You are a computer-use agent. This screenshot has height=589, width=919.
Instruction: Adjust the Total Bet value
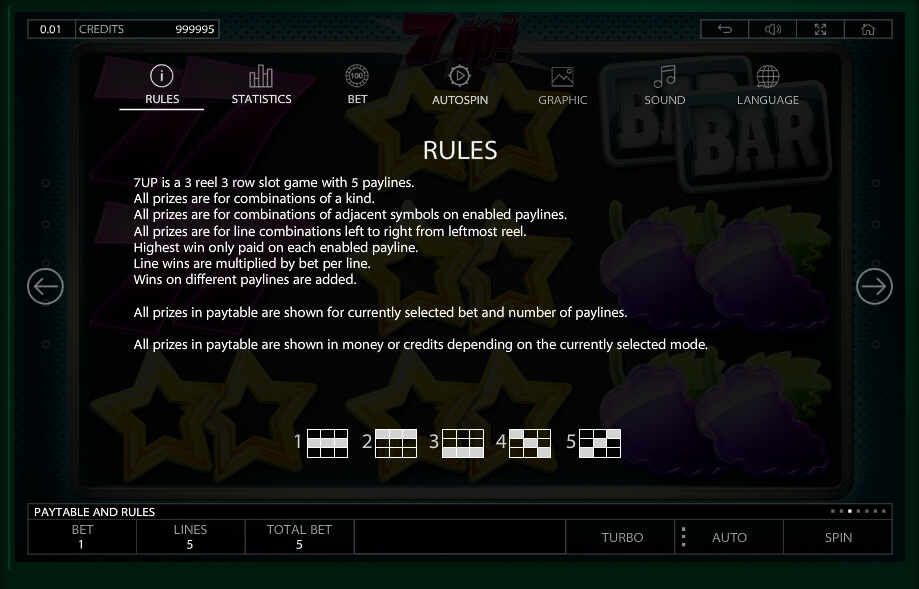pyautogui.click(x=299, y=537)
